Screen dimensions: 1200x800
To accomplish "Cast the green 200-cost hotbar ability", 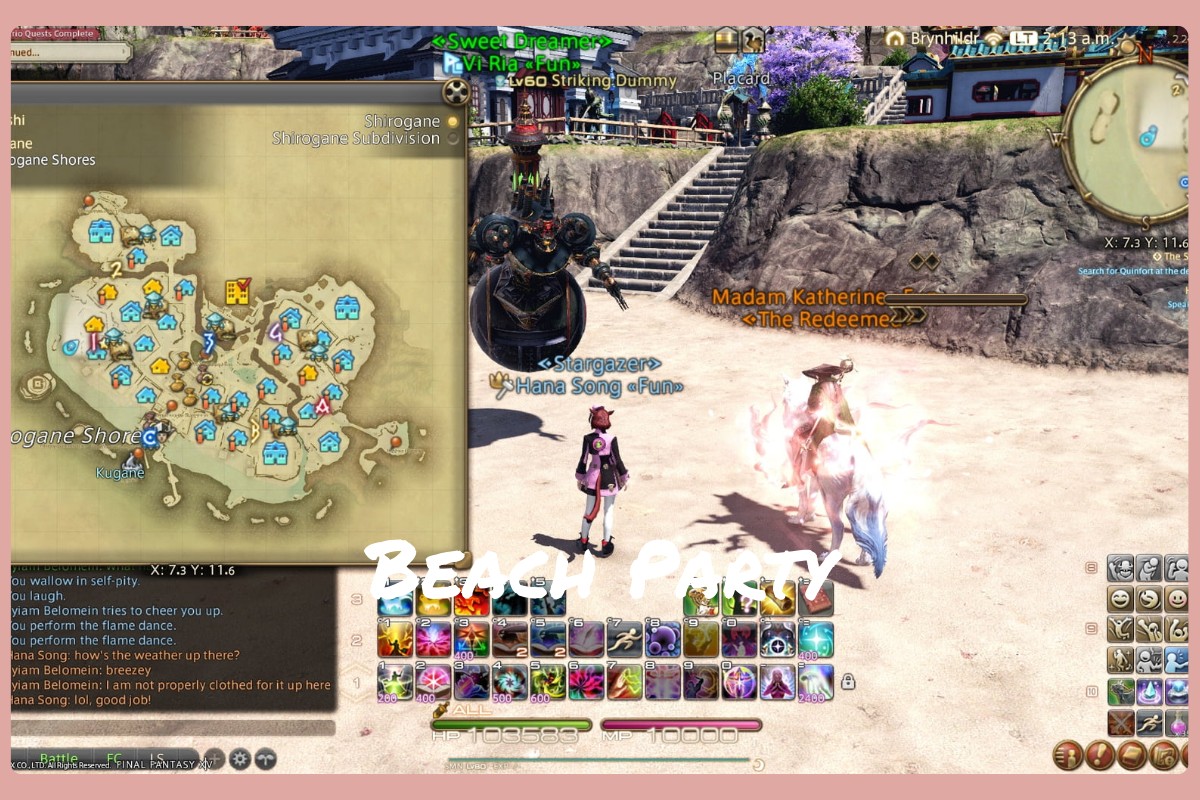I will click(394, 682).
